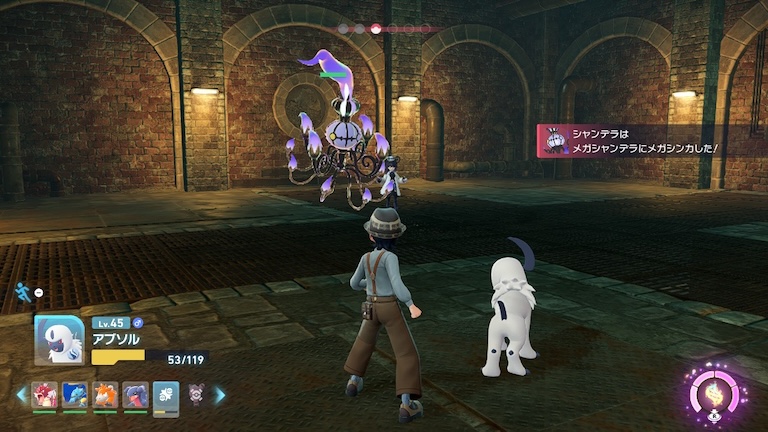The image size is (768, 432).
Task: Click the party bar's left arrow
Action: pos(21,395)
